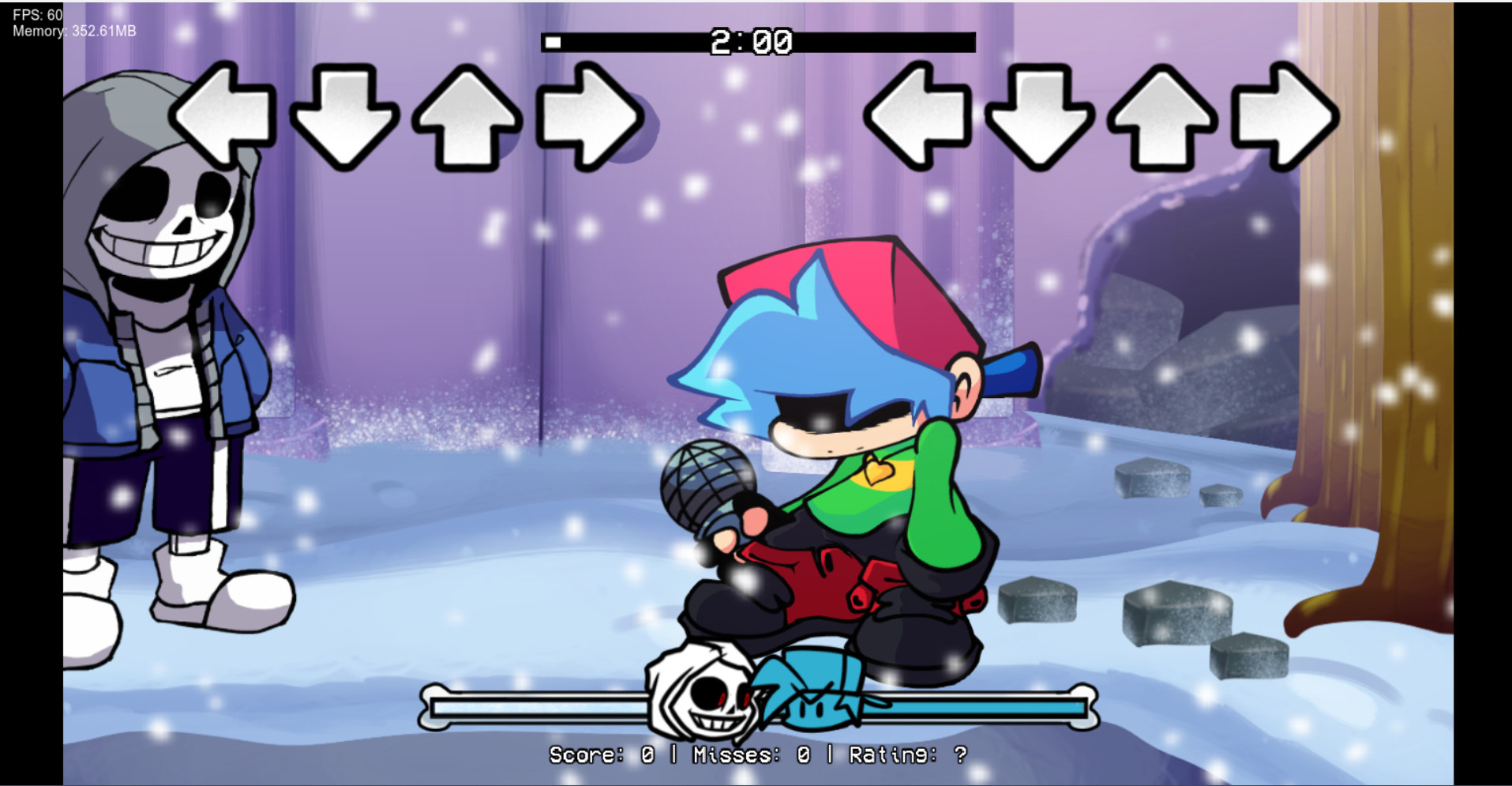Click the opponent's up arrow receptor
1512x786 pixels.
click(x=466, y=116)
